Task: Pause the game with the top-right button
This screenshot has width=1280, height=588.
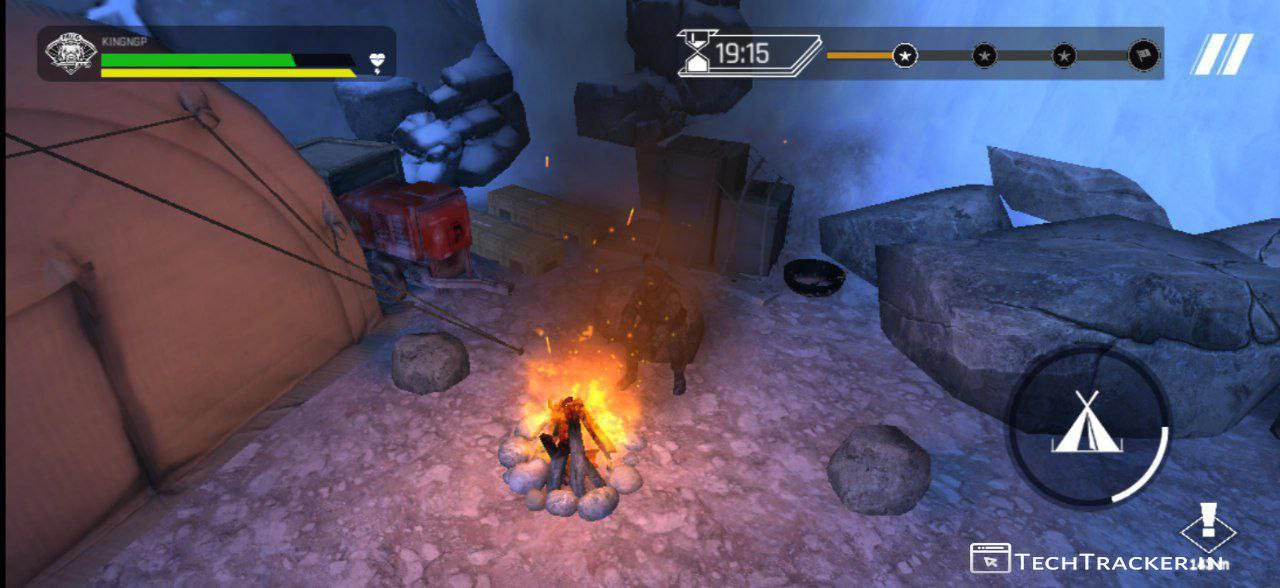Action: (1222, 54)
